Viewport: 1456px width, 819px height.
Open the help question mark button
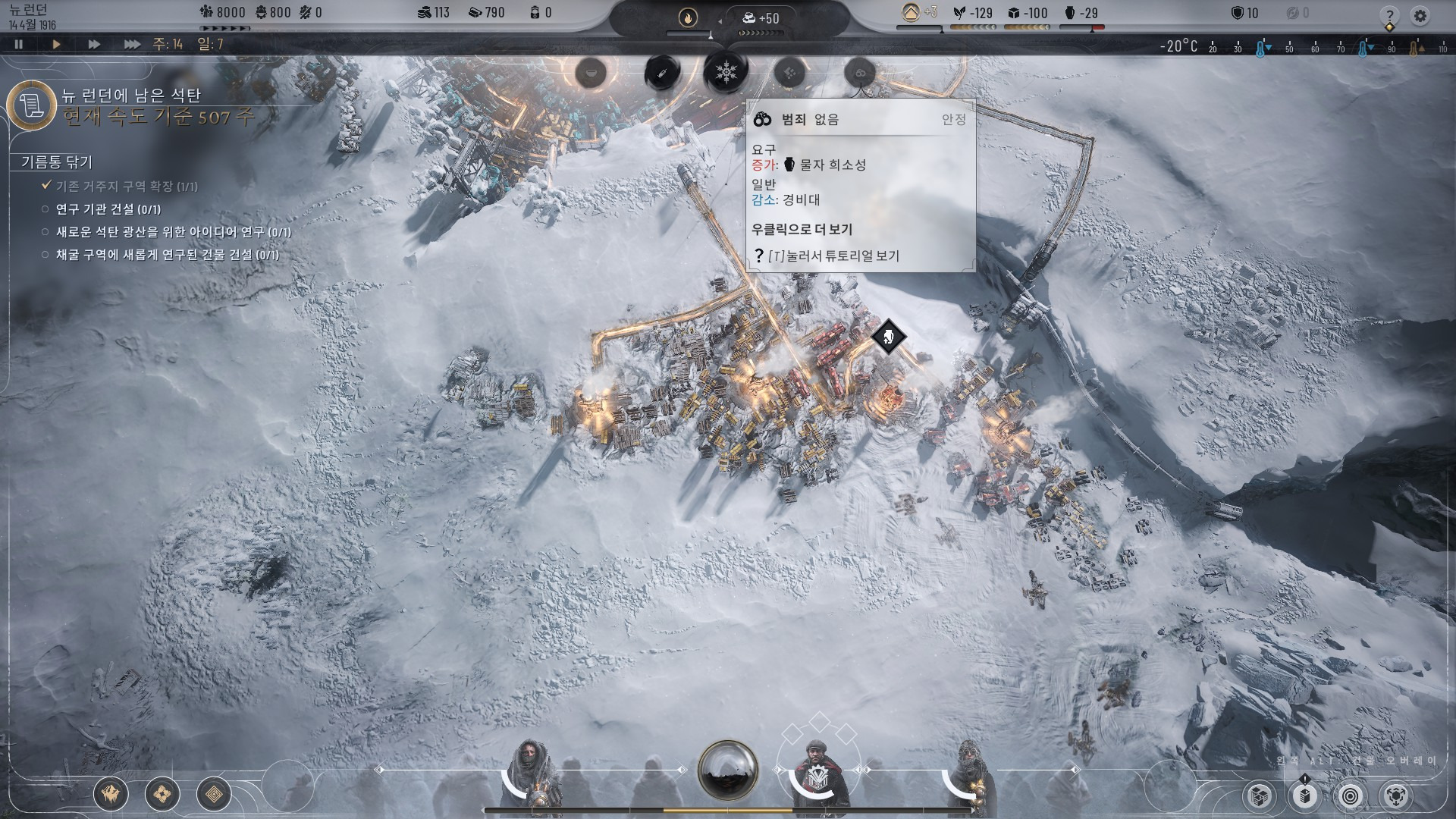pos(1389,15)
